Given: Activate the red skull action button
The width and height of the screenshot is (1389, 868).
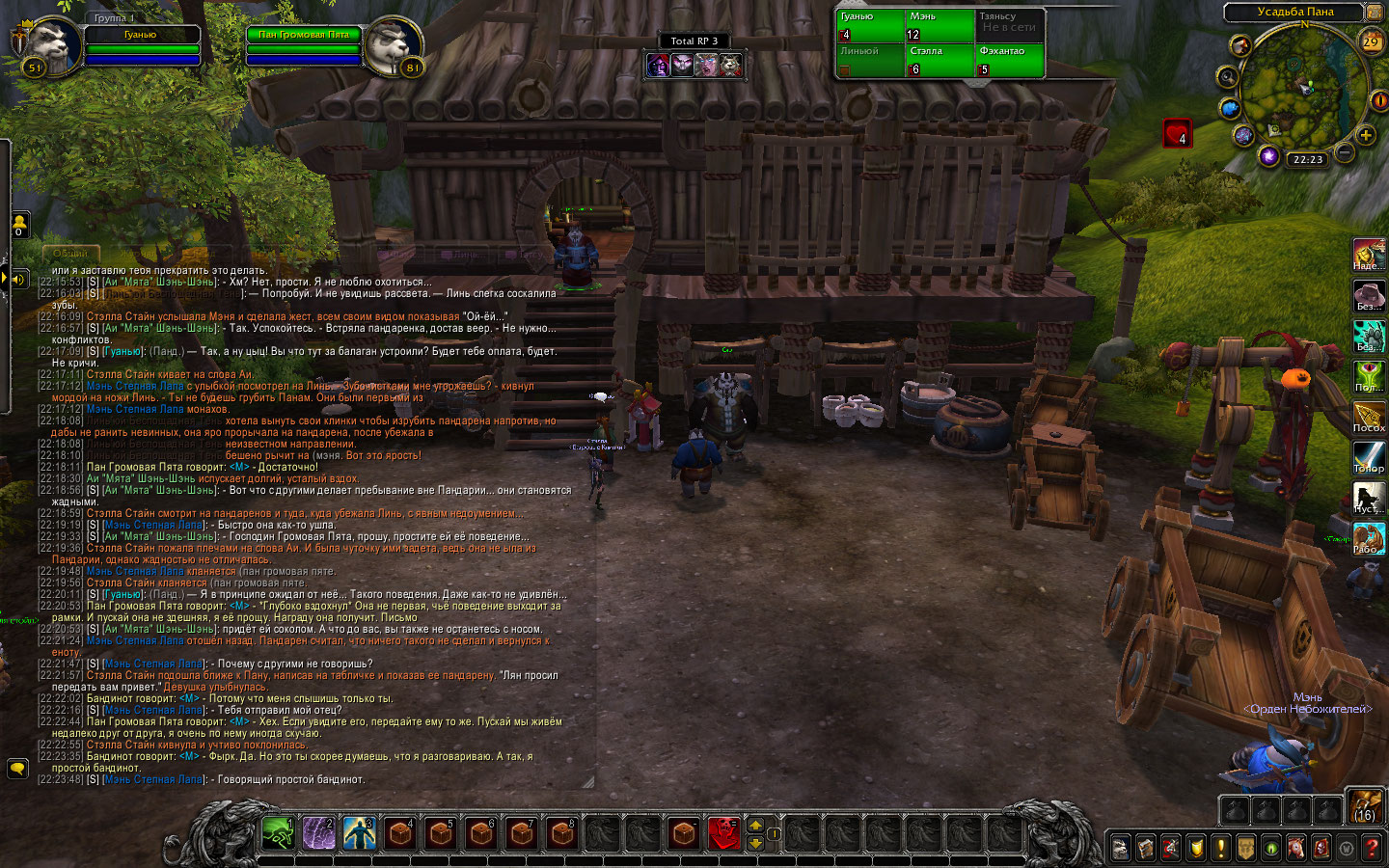Looking at the screenshot, I should [724, 833].
